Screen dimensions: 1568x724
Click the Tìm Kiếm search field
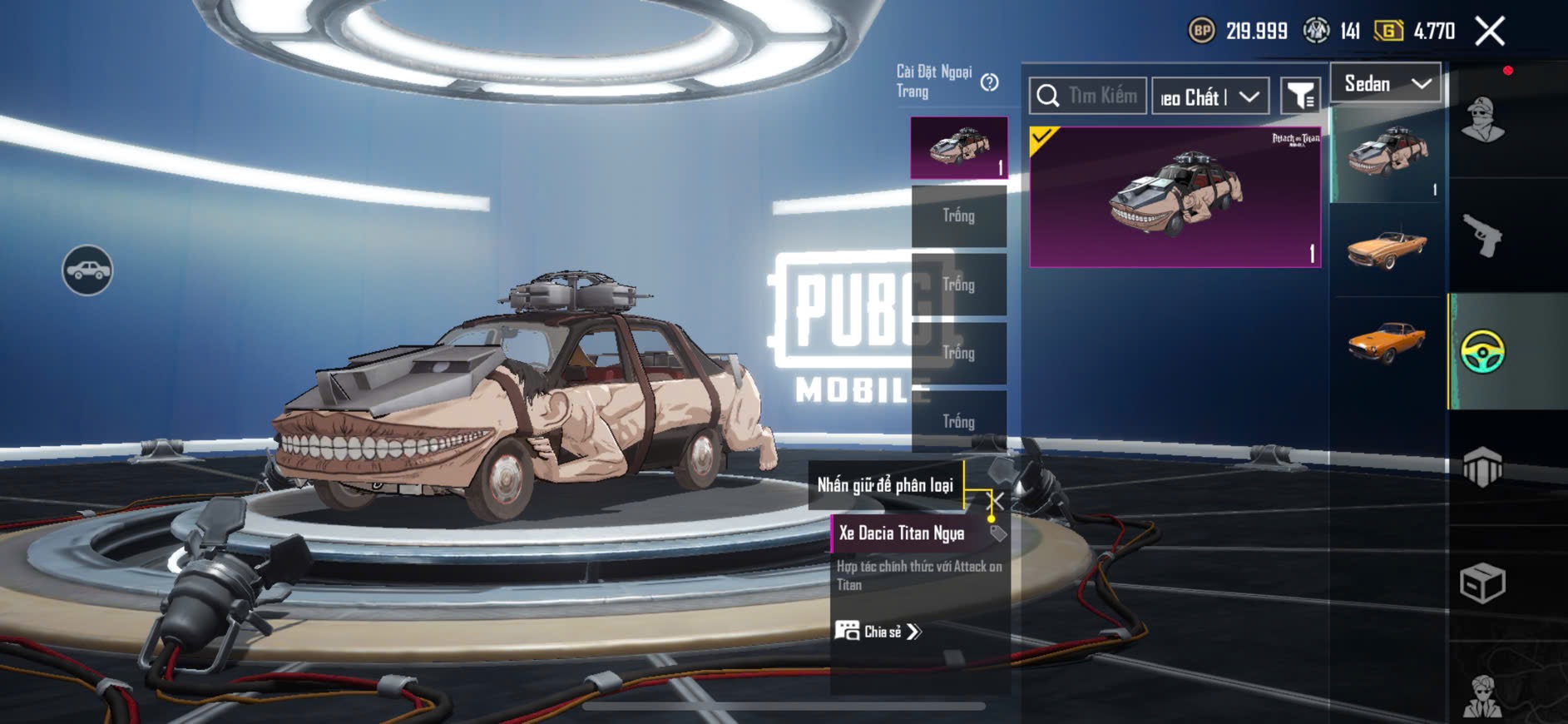tap(1088, 97)
